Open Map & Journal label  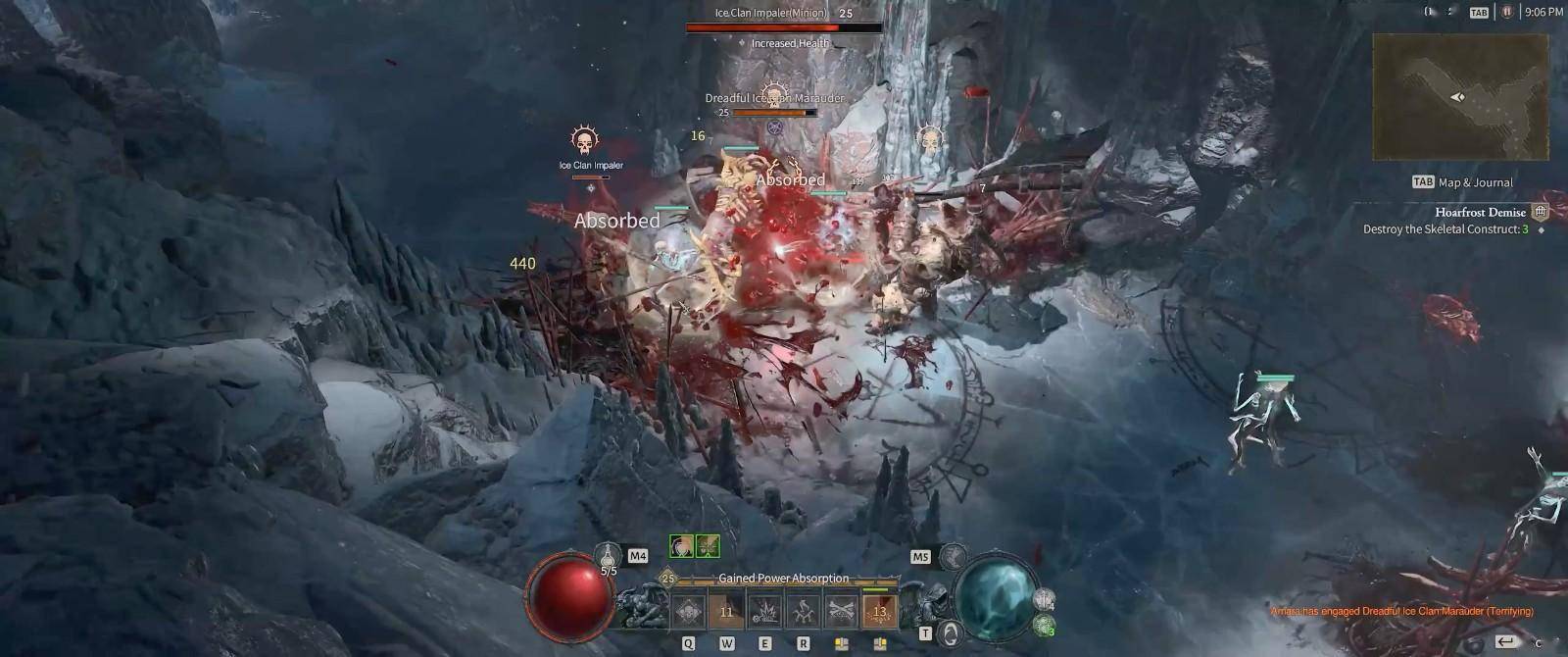(x=1475, y=182)
